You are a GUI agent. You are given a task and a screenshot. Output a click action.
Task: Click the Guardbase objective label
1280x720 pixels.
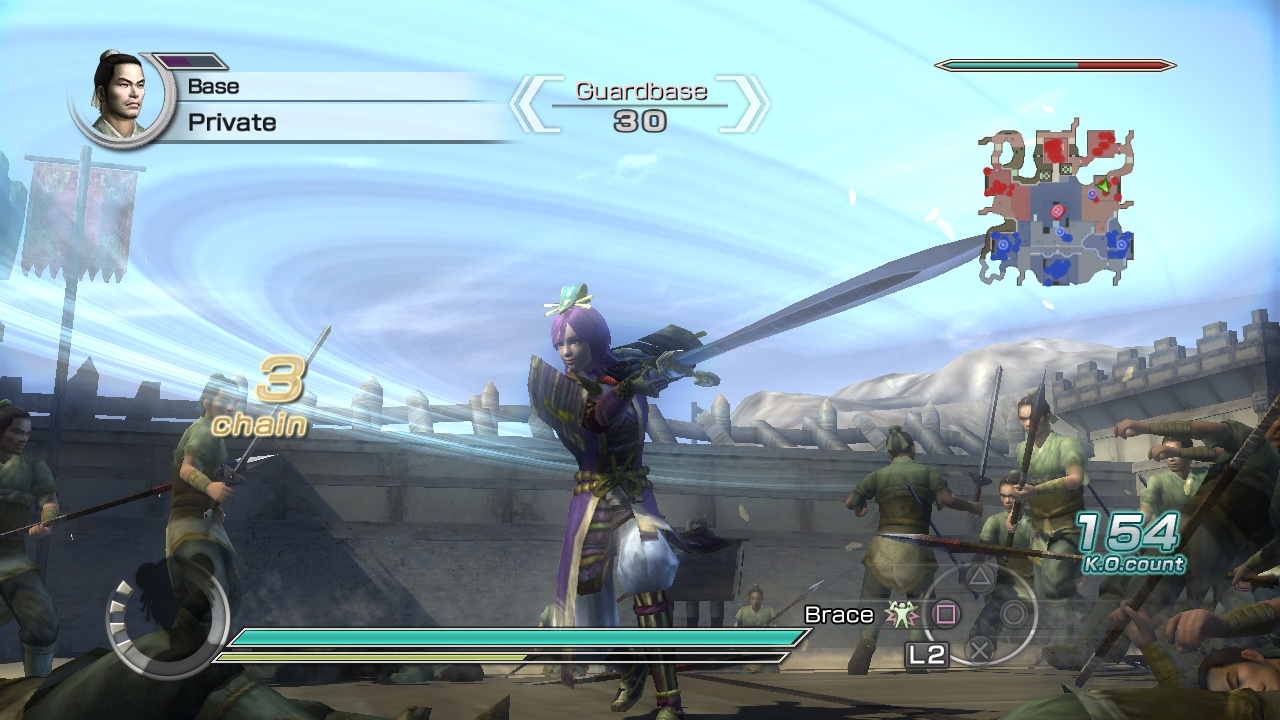click(x=643, y=91)
